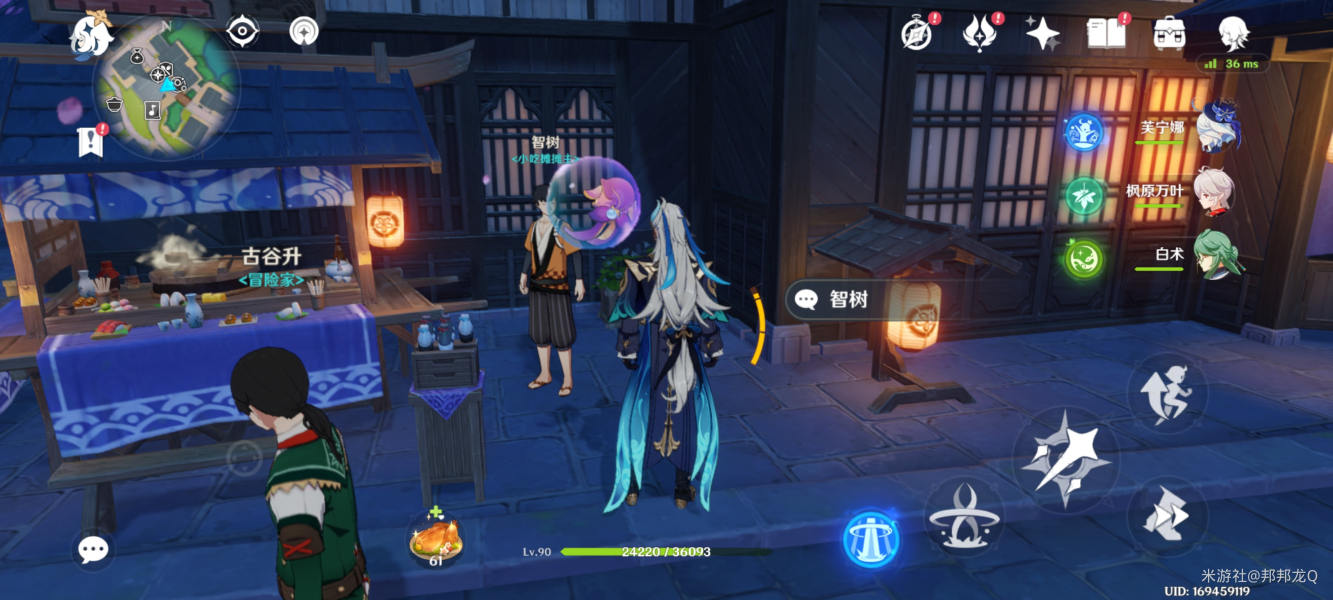Use the roast chicken food shortcut
Viewport: 1333px width, 600px height.
(435, 540)
